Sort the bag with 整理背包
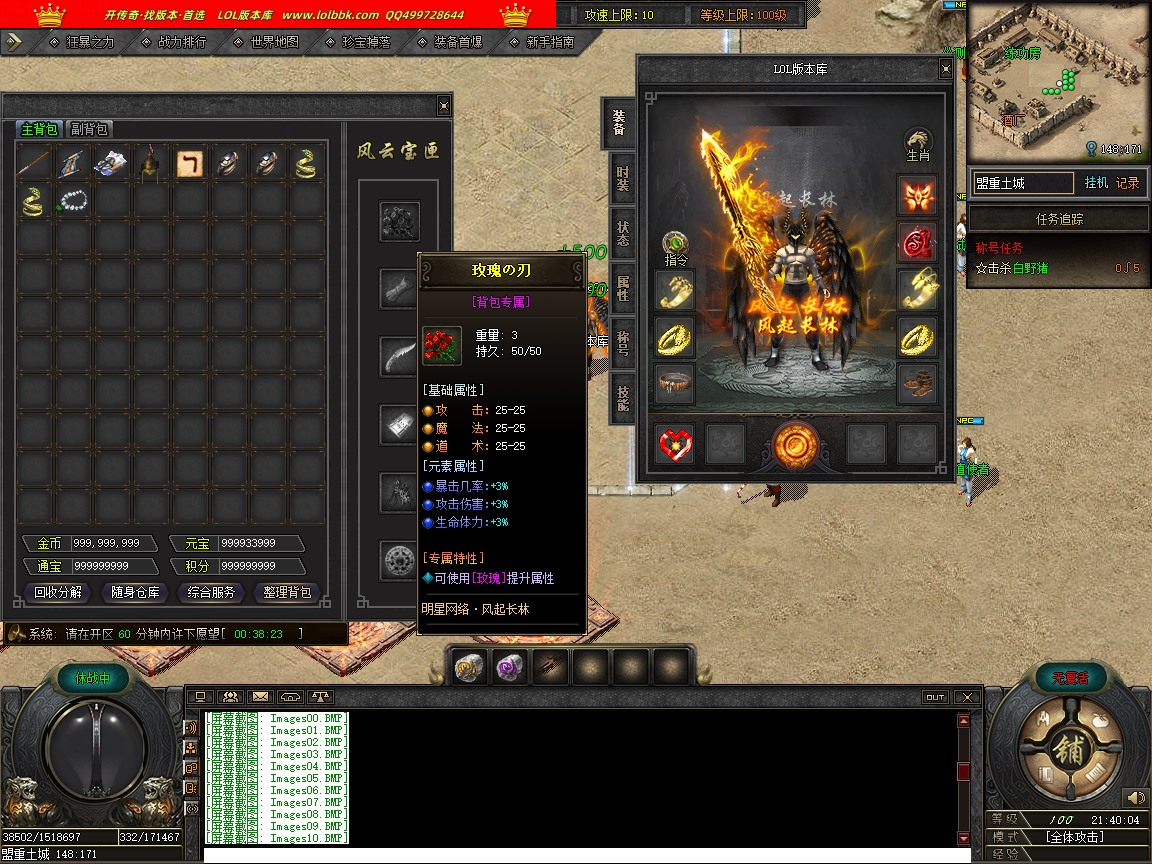The image size is (1152, 864). (287, 592)
